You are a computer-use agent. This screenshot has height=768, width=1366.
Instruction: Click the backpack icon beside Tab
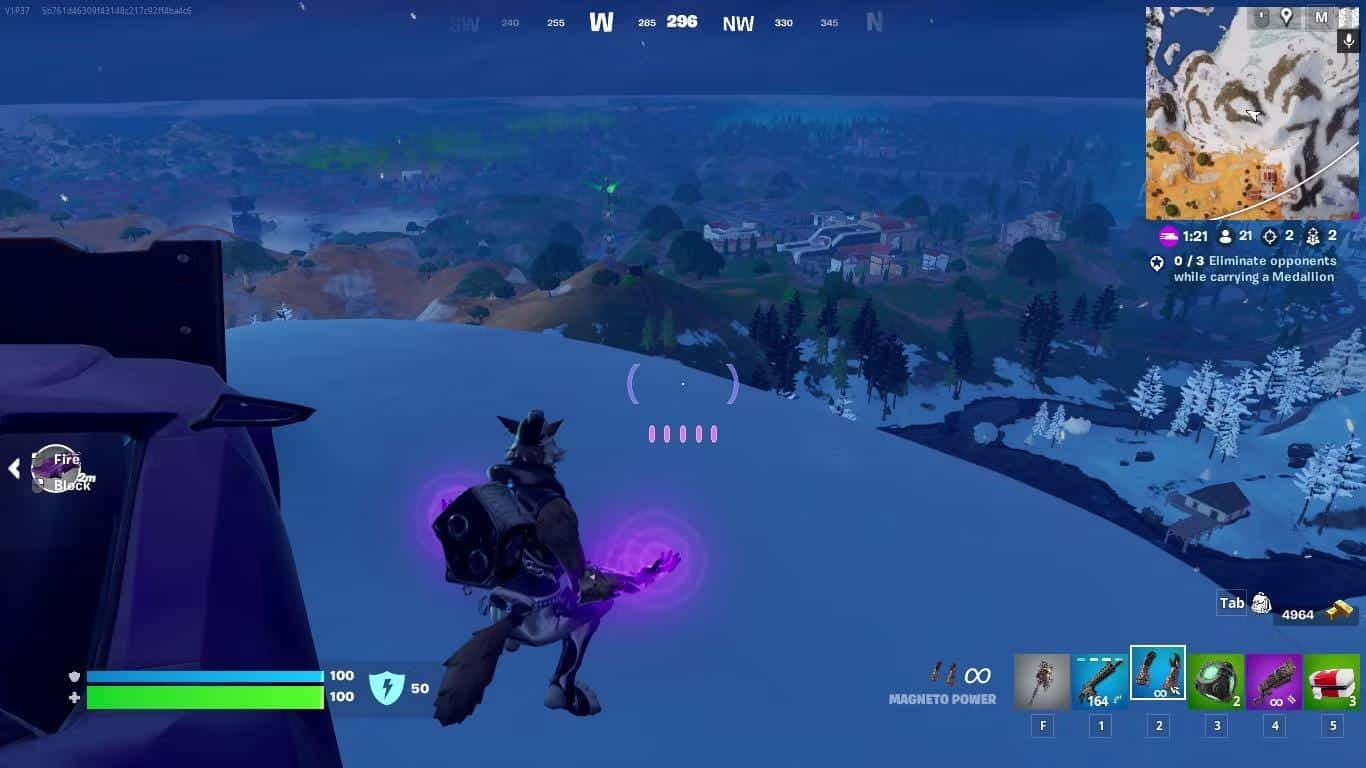click(x=1260, y=602)
